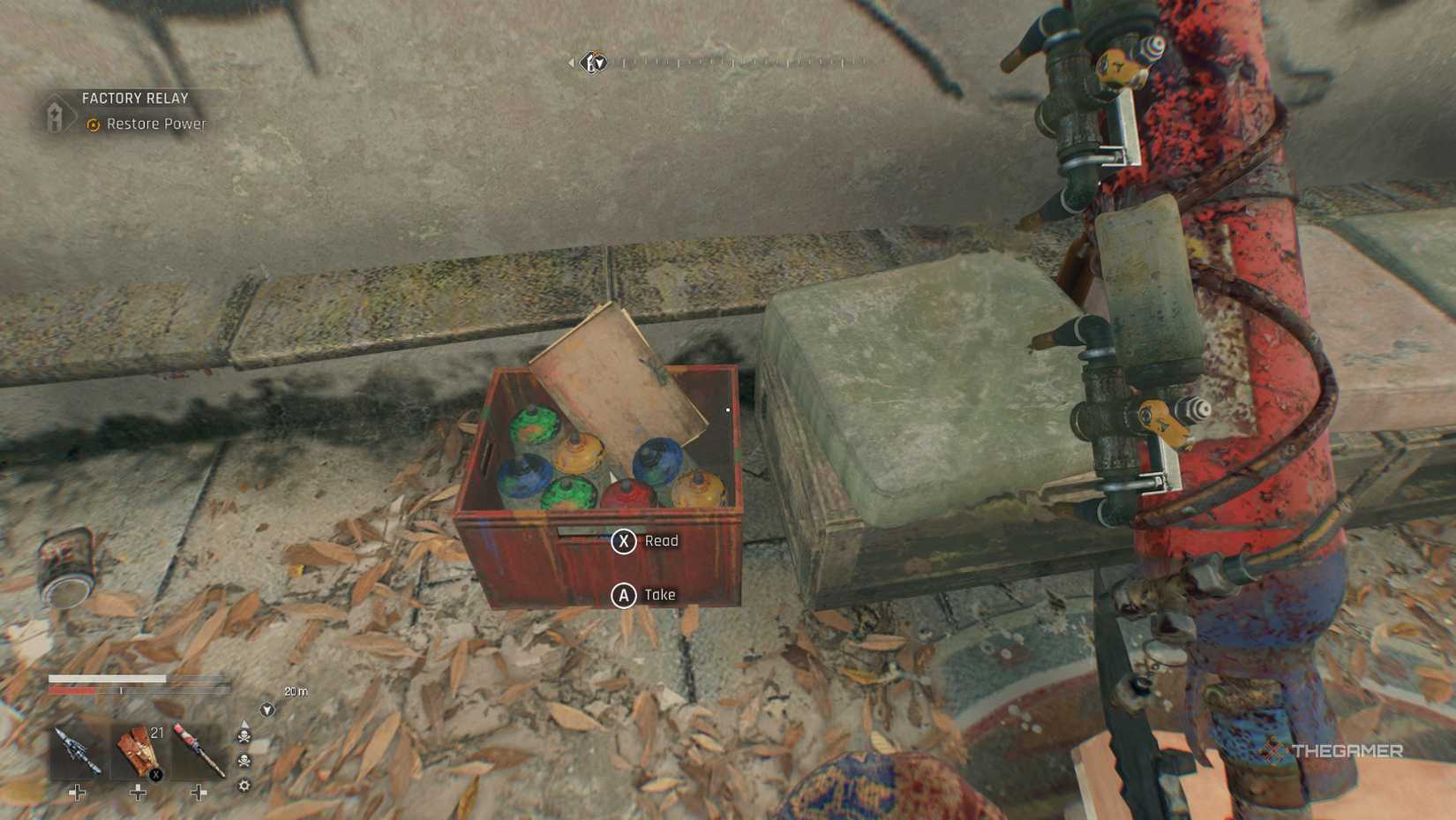The image size is (1456, 820).
Task: Select the blue spiked weapon slot
Action: pos(78,751)
